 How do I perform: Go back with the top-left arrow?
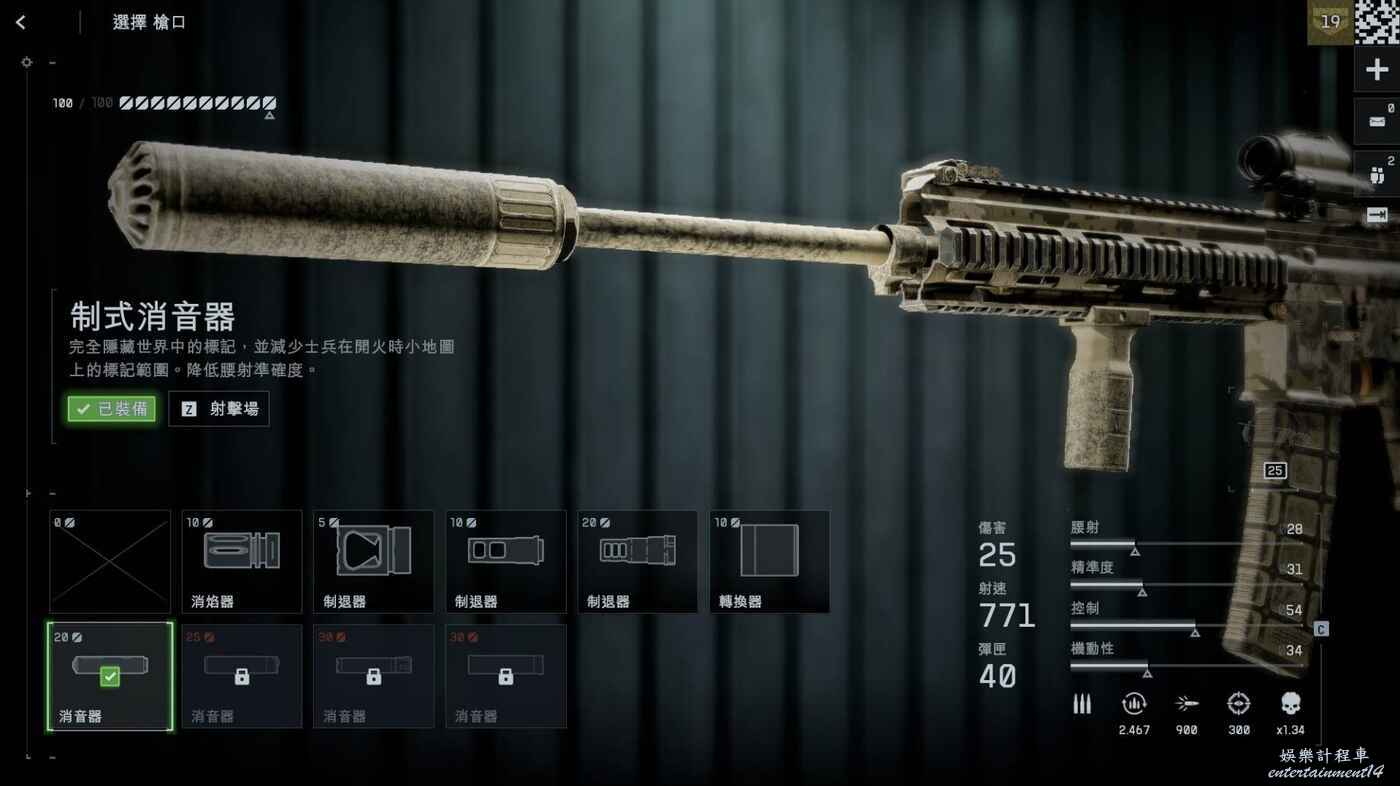(x=21, y=23)
